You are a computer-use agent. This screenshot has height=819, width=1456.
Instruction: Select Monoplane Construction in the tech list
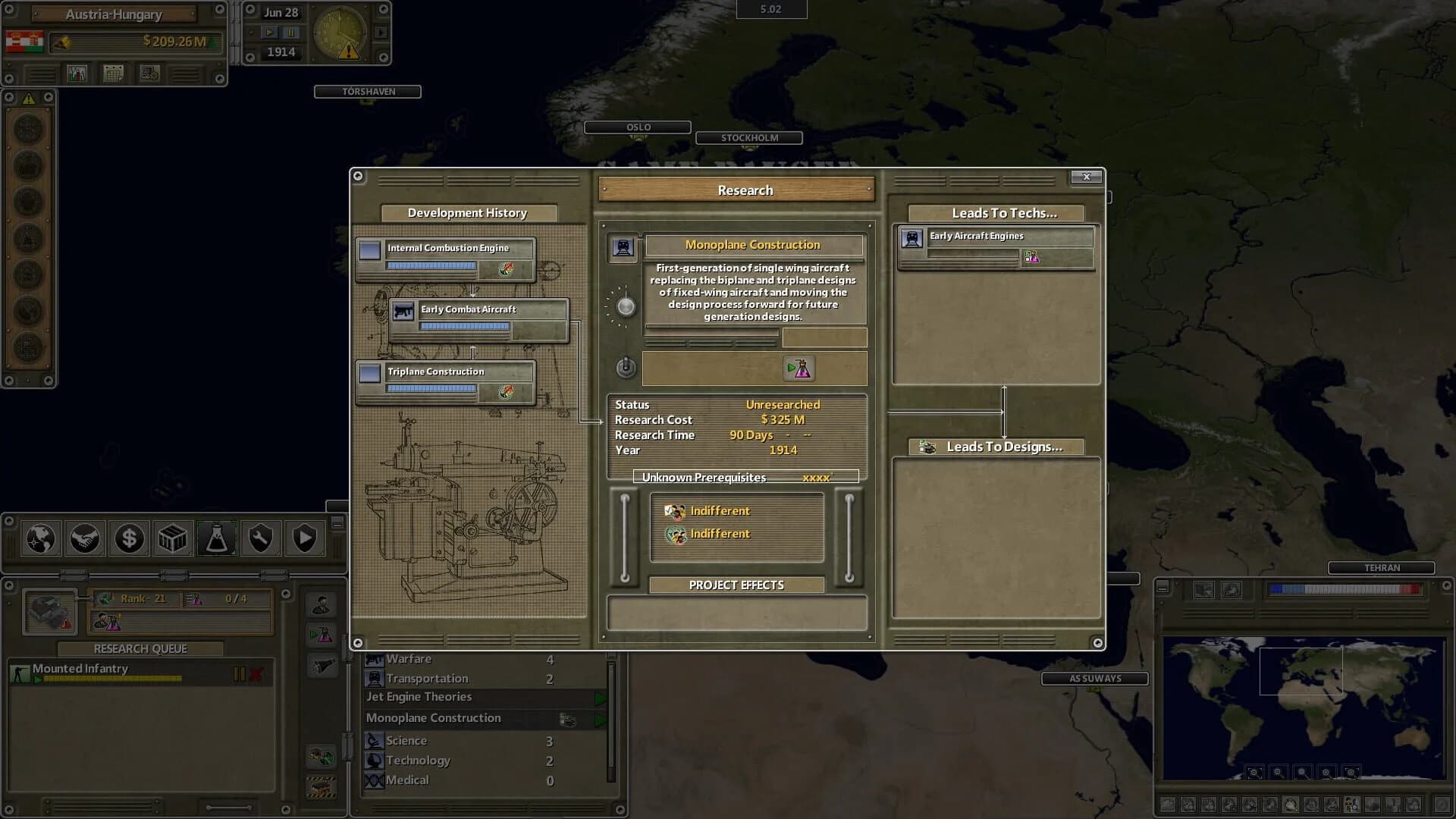pos(455,717)
